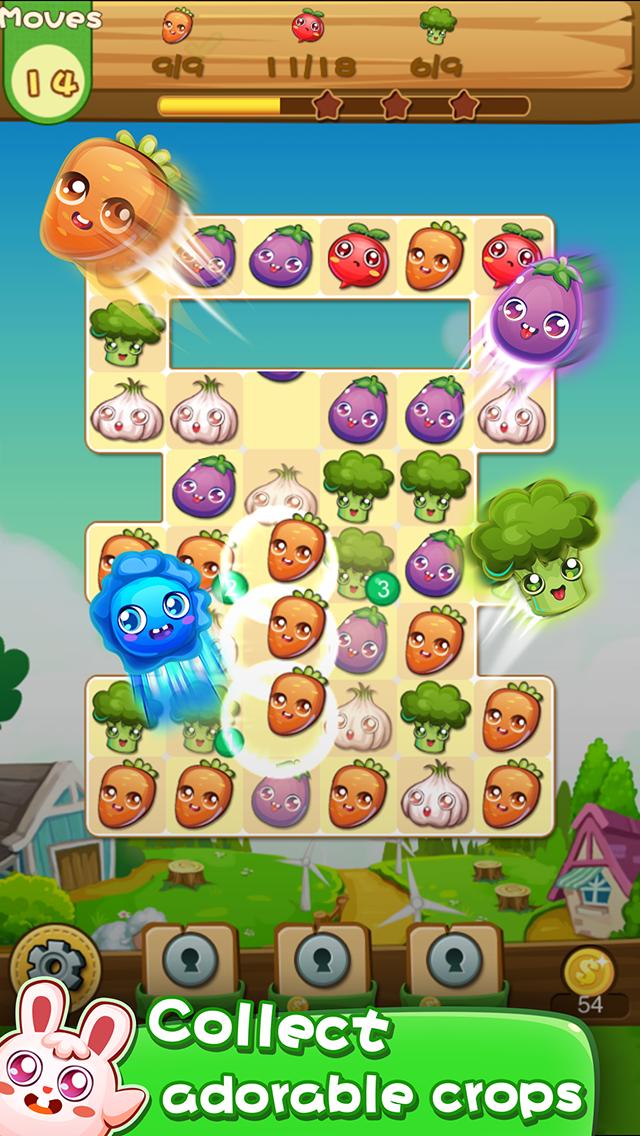Click the carrot objective tracker showing 9/9

pyautogui.click(x=178, y=40)
